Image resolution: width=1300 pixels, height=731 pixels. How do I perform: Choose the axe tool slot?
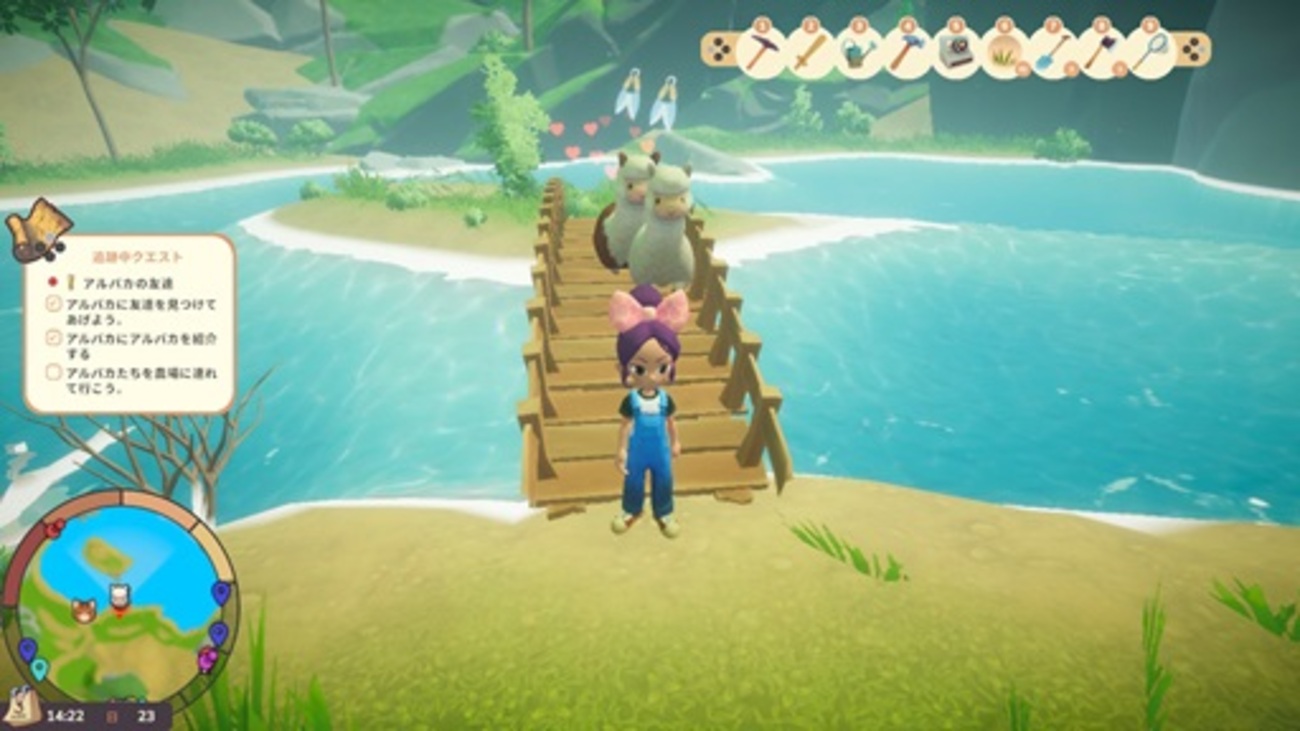pos(1099,52)
